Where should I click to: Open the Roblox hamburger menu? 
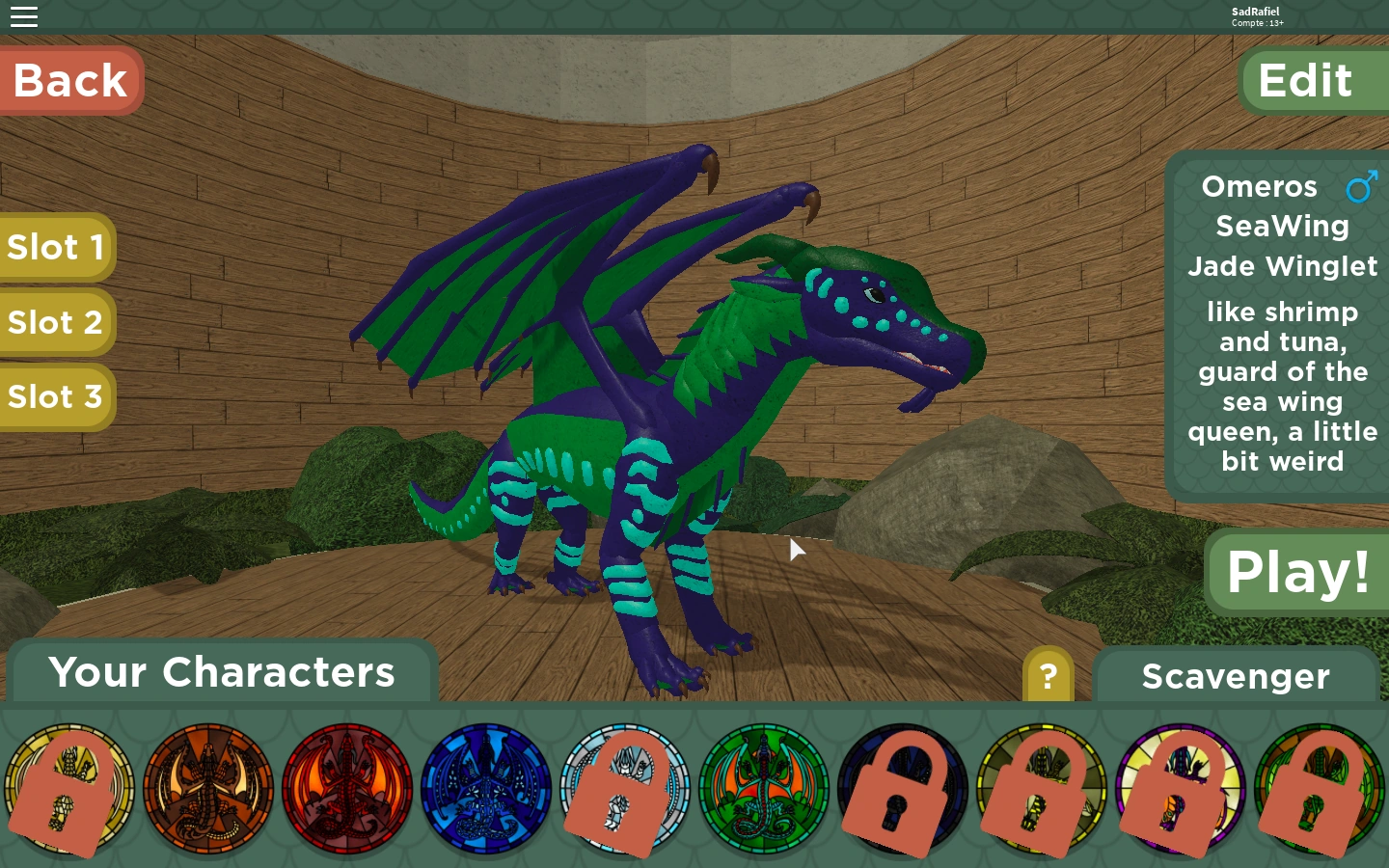coord(24,16)
